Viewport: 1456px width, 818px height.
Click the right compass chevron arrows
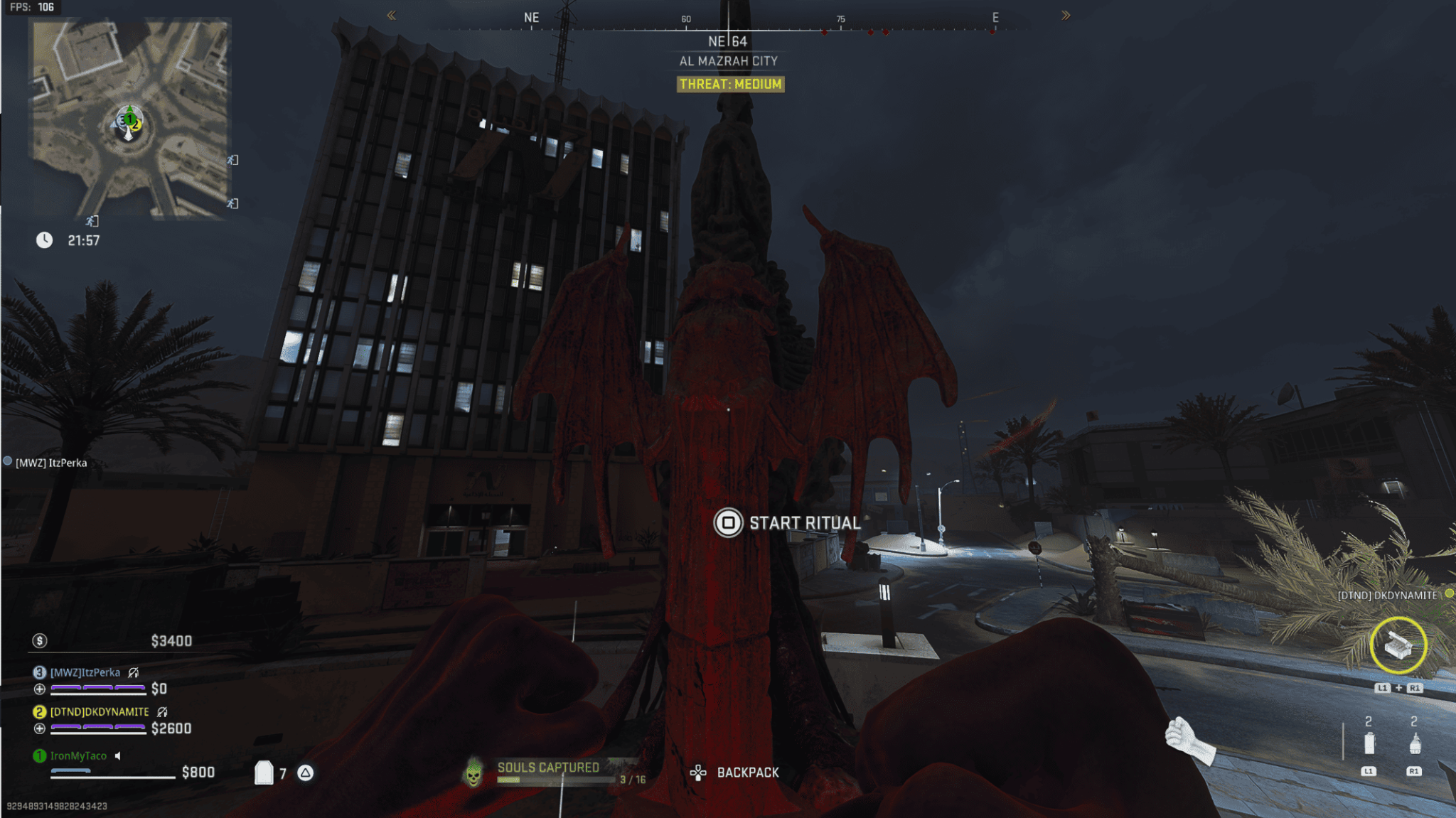coord(1064,14)
